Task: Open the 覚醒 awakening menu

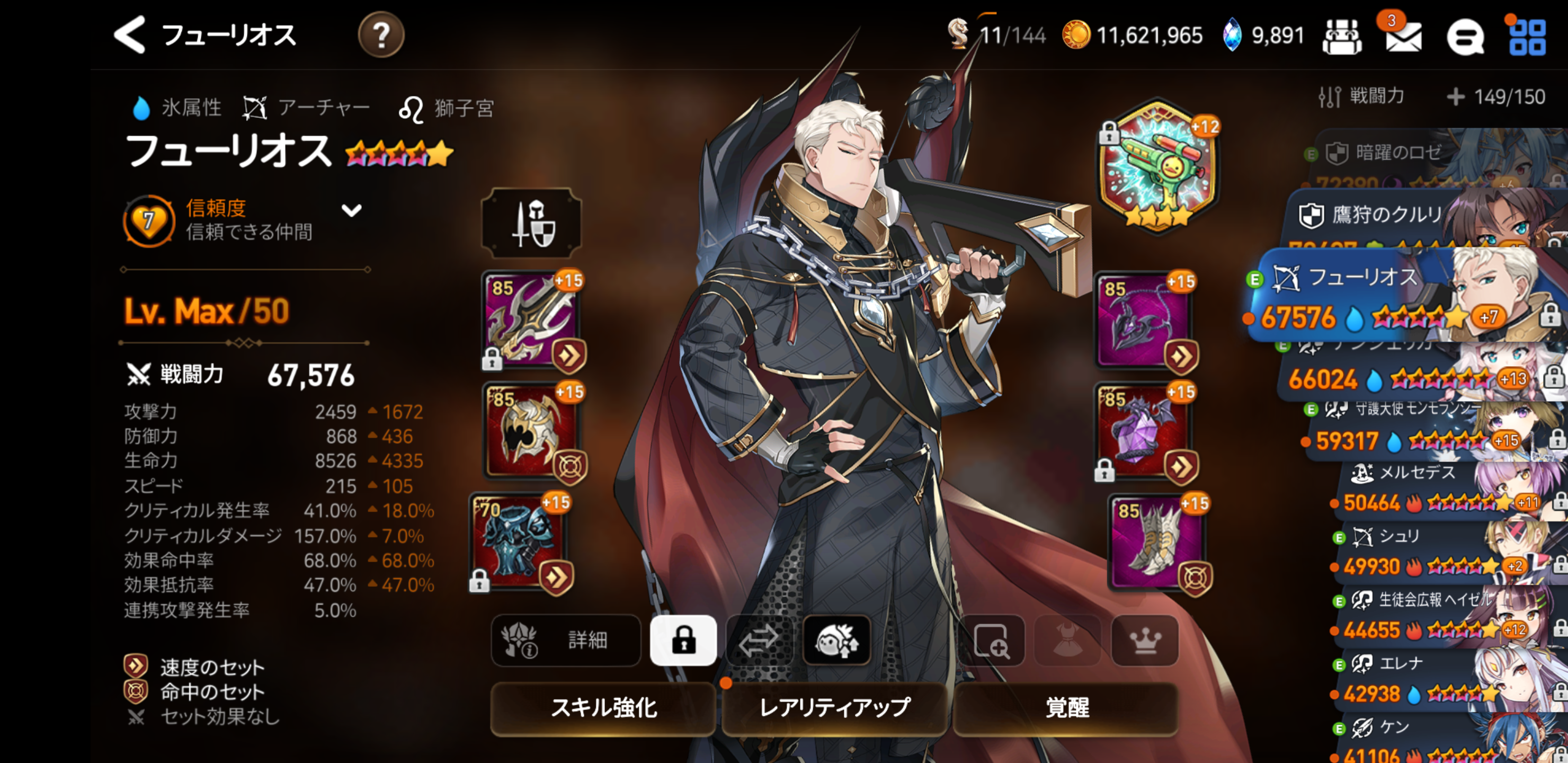Action: coord(1066,707)
